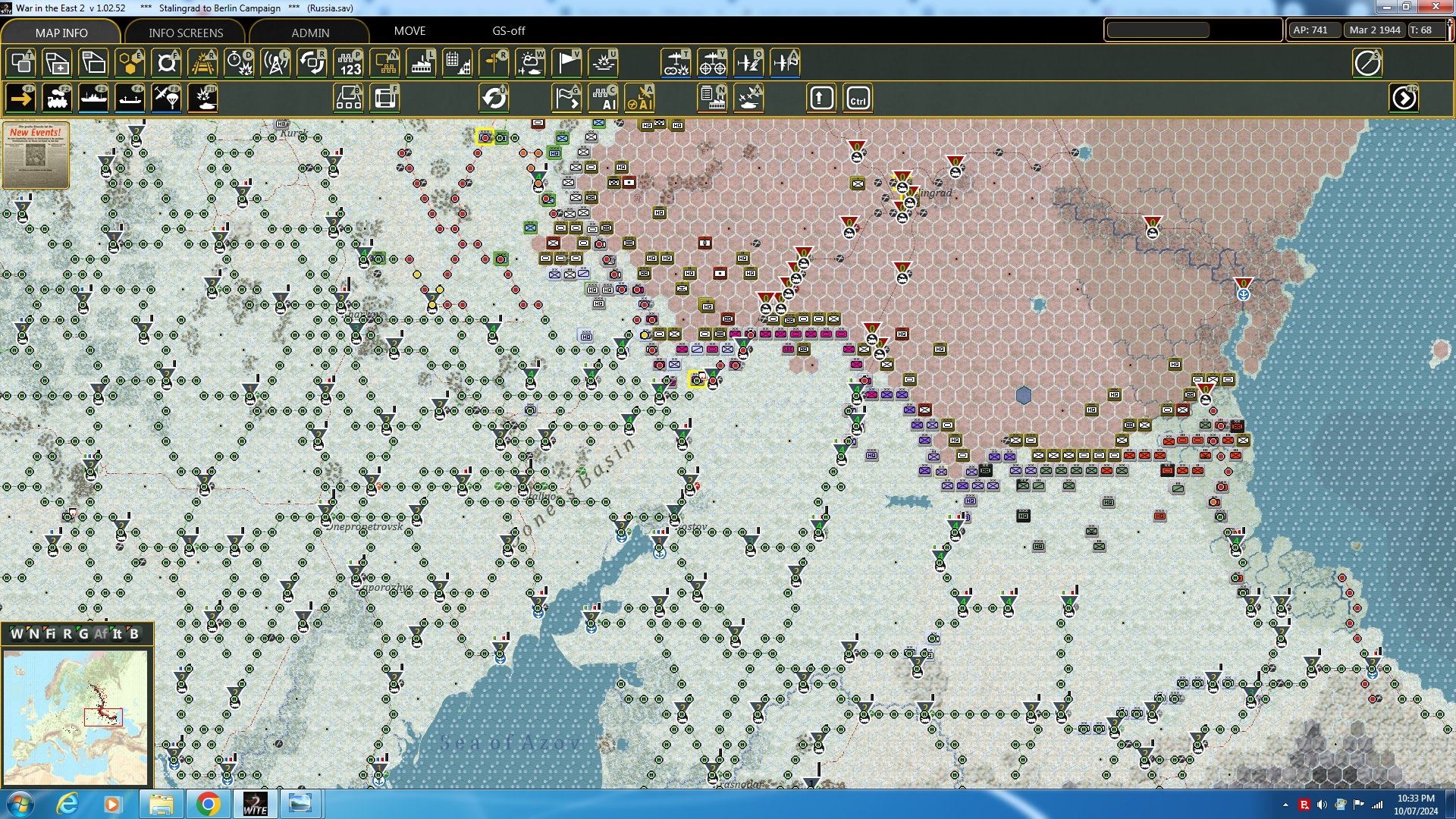Click the factory locations icon

click(422, 63)
